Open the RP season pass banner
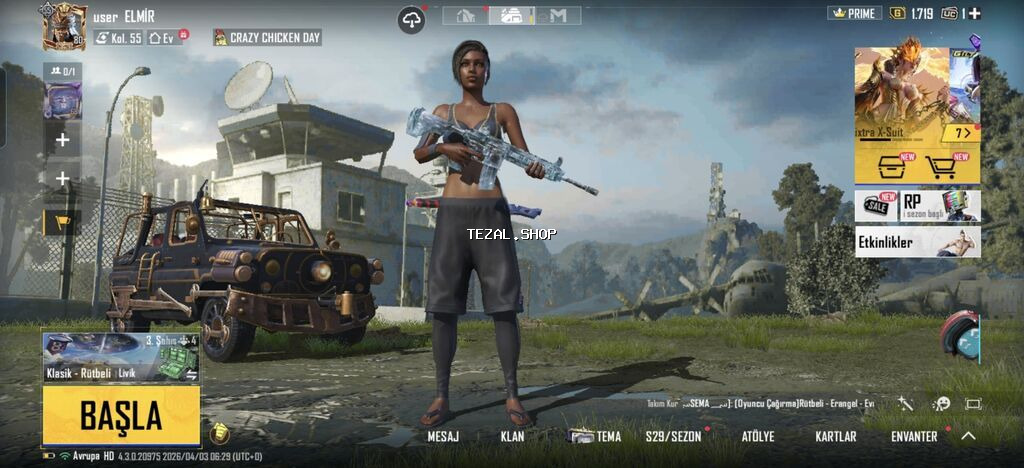The height and width of the screenshot is (468, 1024). point(940,204)
